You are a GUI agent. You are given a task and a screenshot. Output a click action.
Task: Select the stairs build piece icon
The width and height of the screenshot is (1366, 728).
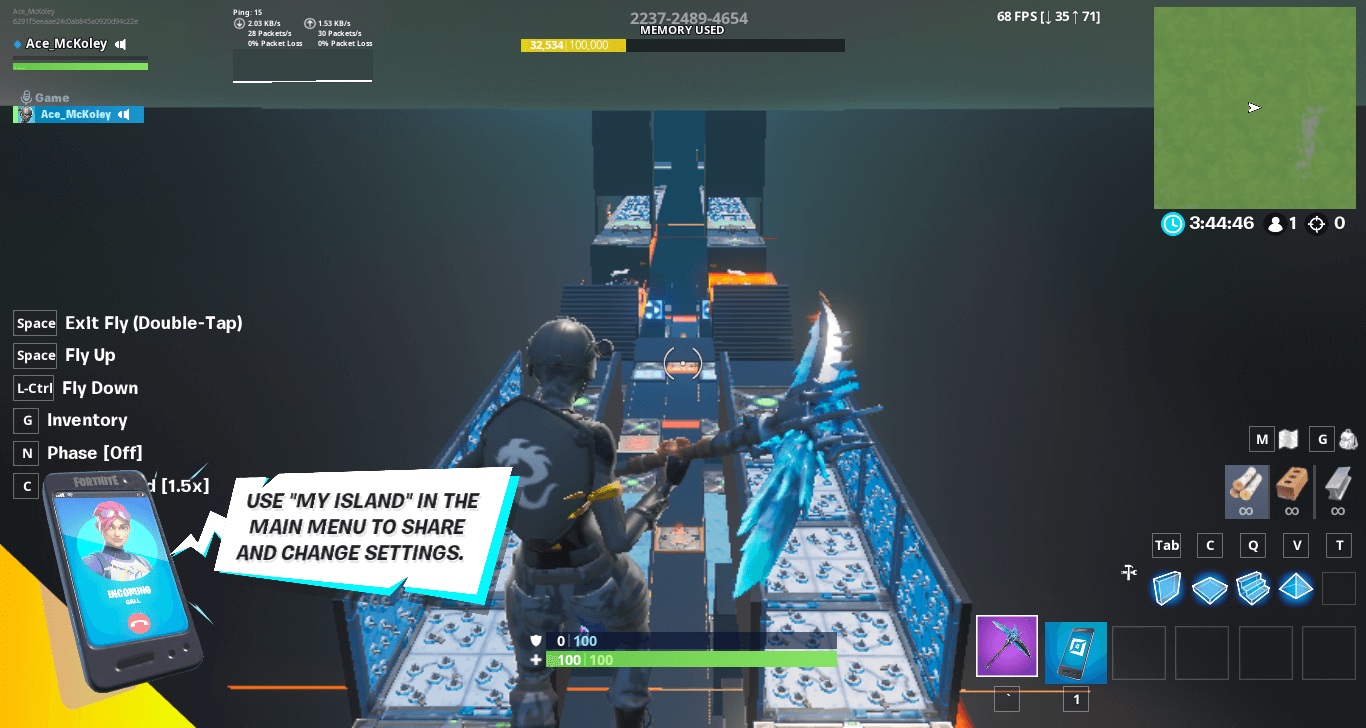[1254, 589]
